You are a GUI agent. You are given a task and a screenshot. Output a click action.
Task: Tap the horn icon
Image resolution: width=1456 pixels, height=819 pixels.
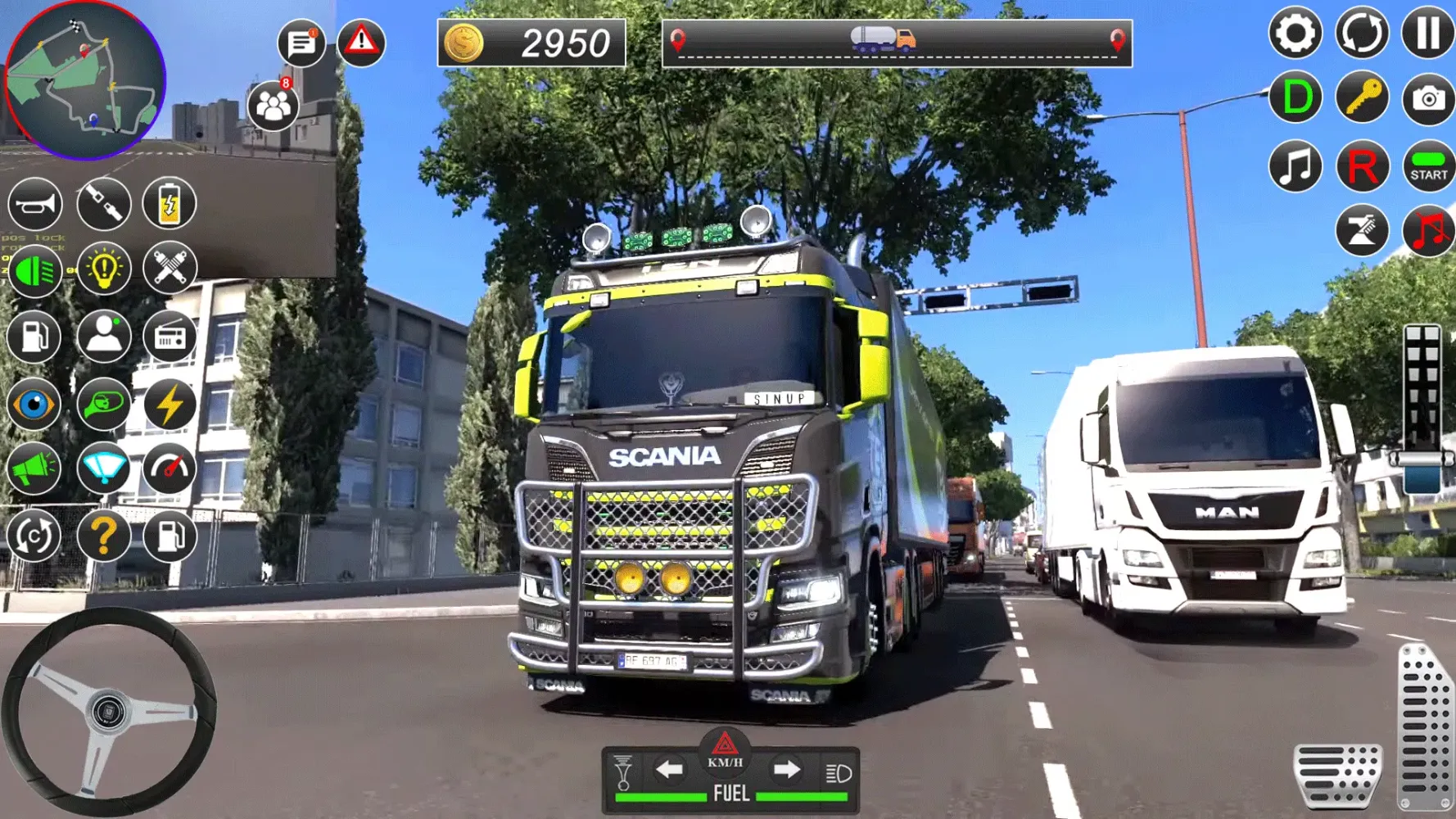[x=34, y=205]
